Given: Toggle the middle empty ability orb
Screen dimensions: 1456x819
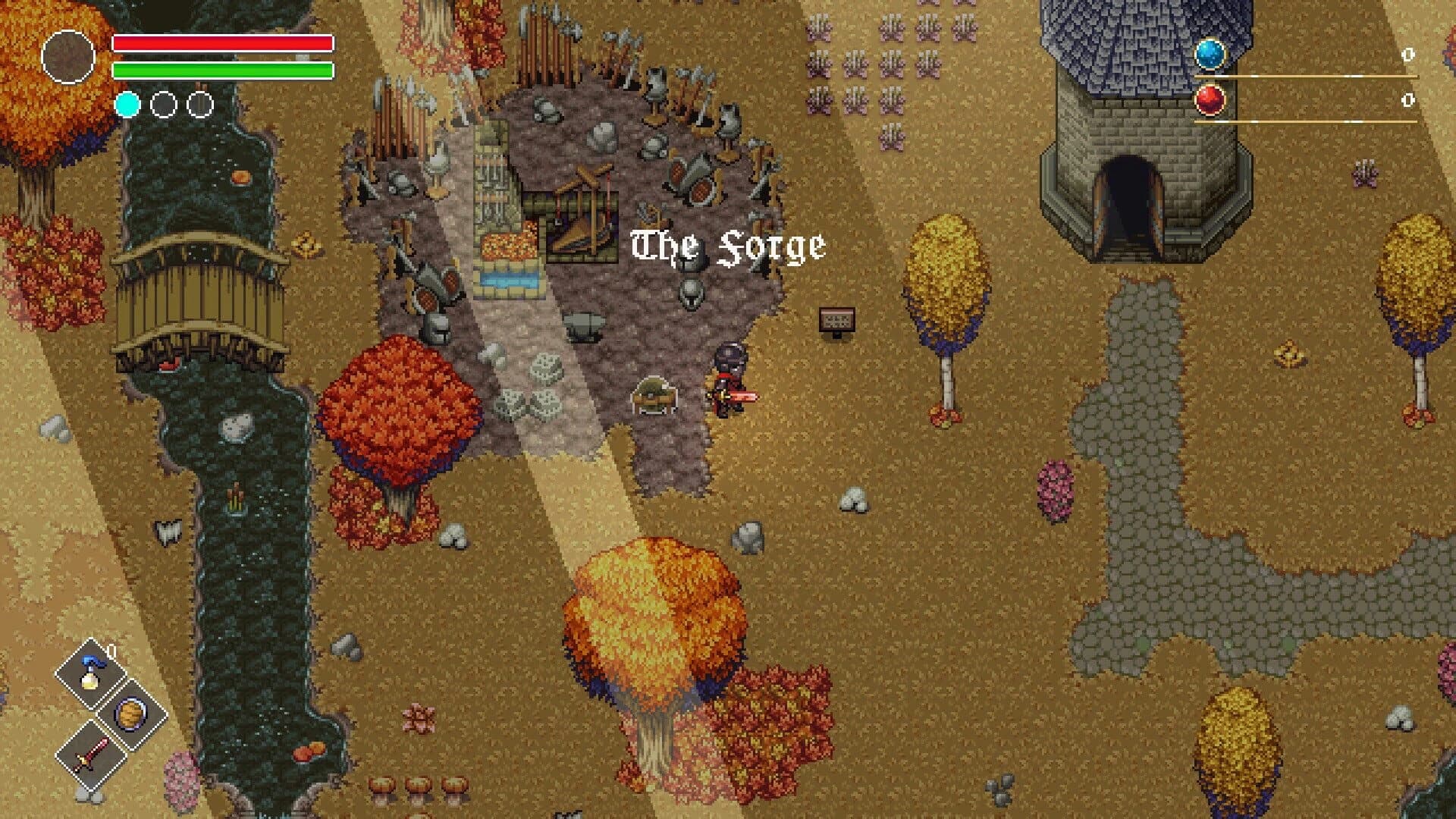Looking at the screenshot, I should tap(163, 104).
